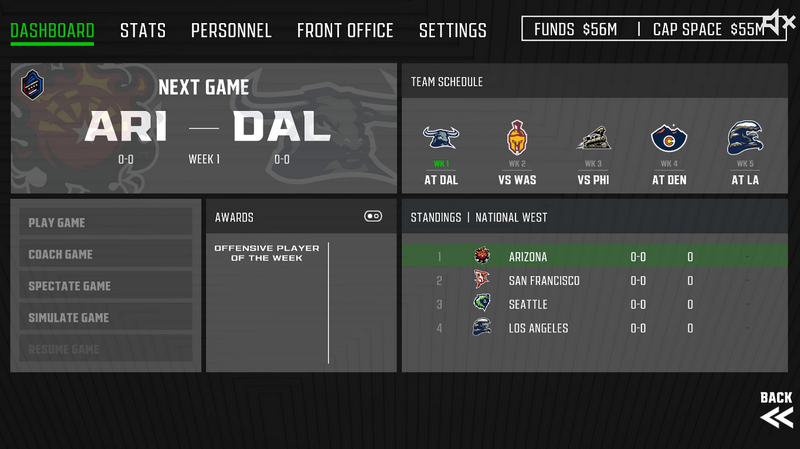Go to the Front Office tab

[x=345, y=31]
